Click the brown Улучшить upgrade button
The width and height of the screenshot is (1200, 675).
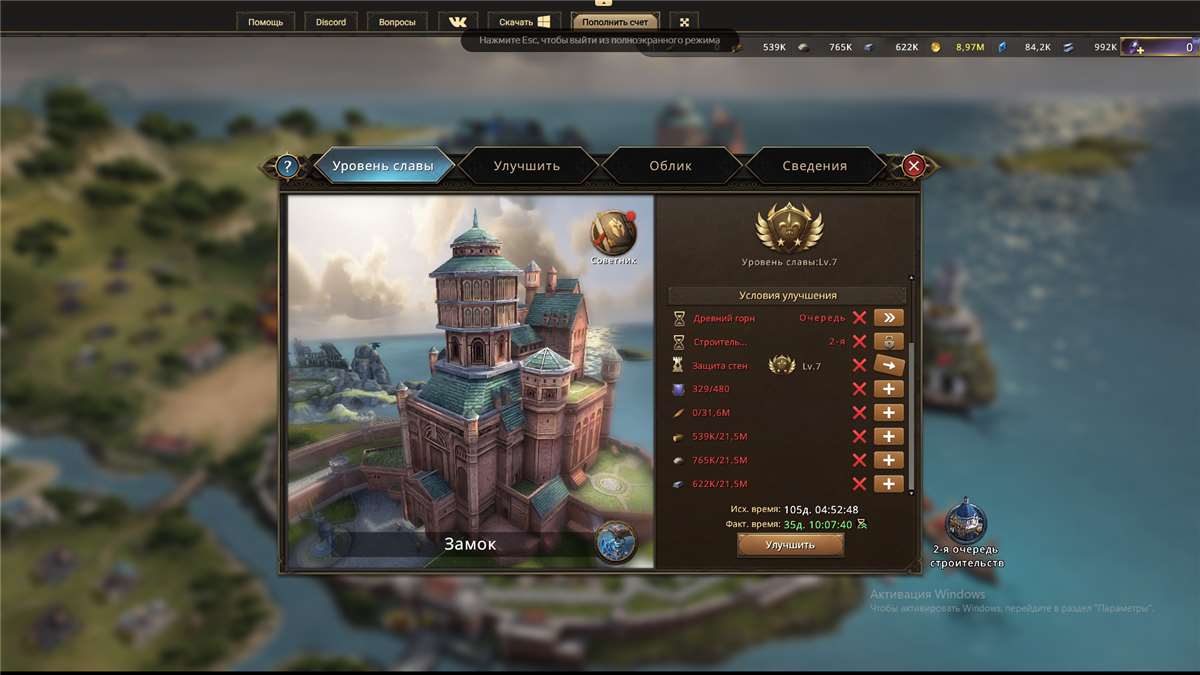790,545
